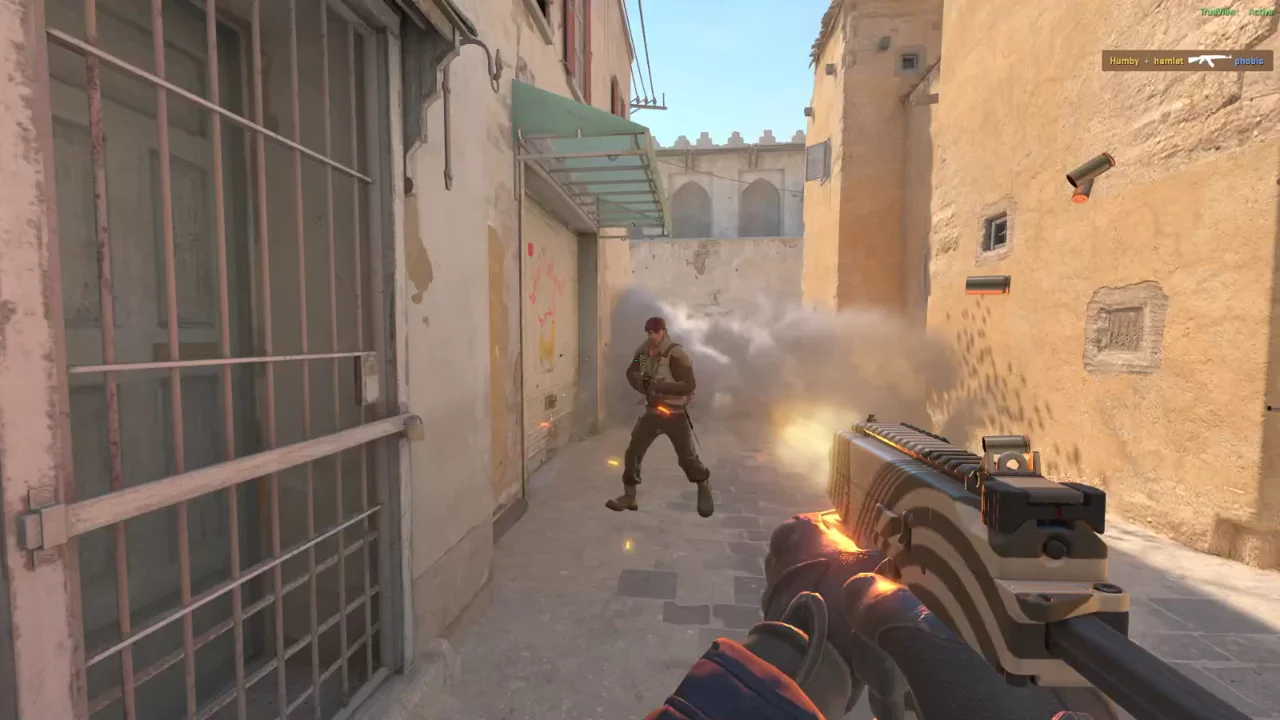Click the AK-47 icon in the kill feed
Image resolution: width=1280 pixels, height=720 pixels.
pyautogui.click(x=1209, y=61)
